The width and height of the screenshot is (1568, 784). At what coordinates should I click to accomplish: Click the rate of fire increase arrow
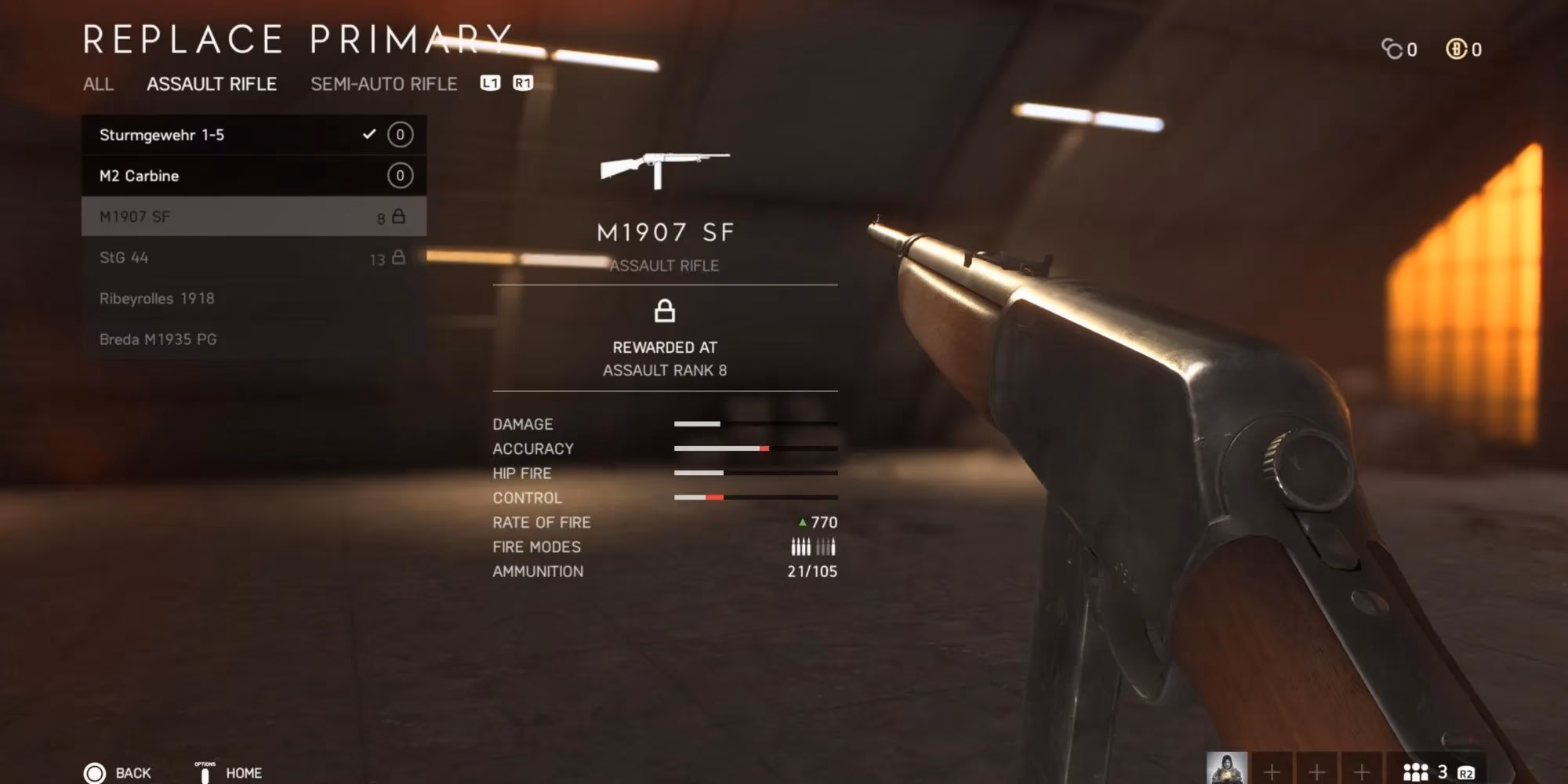[801, 522]
